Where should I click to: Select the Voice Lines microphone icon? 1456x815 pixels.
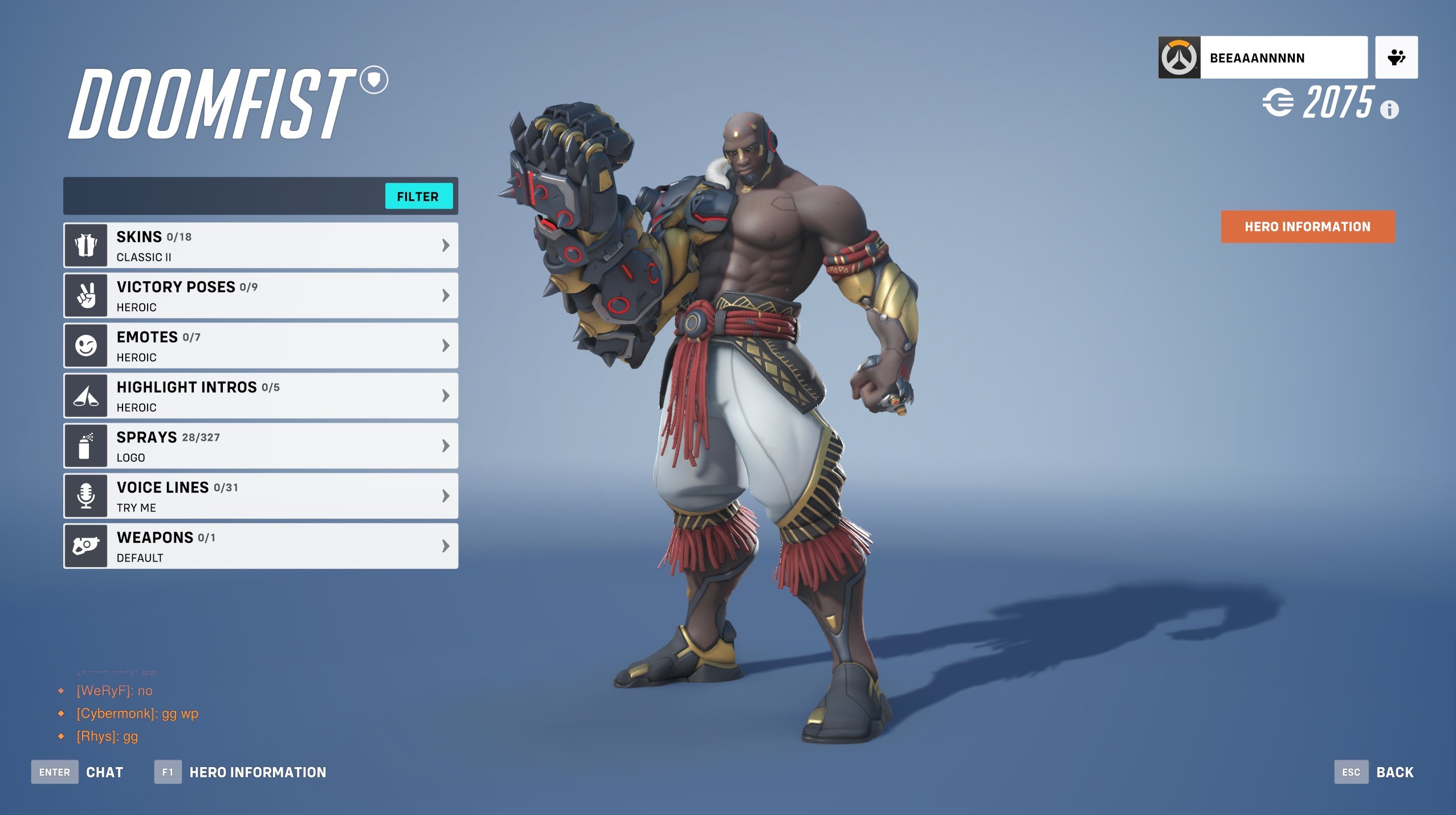click(x=85, y=495)
